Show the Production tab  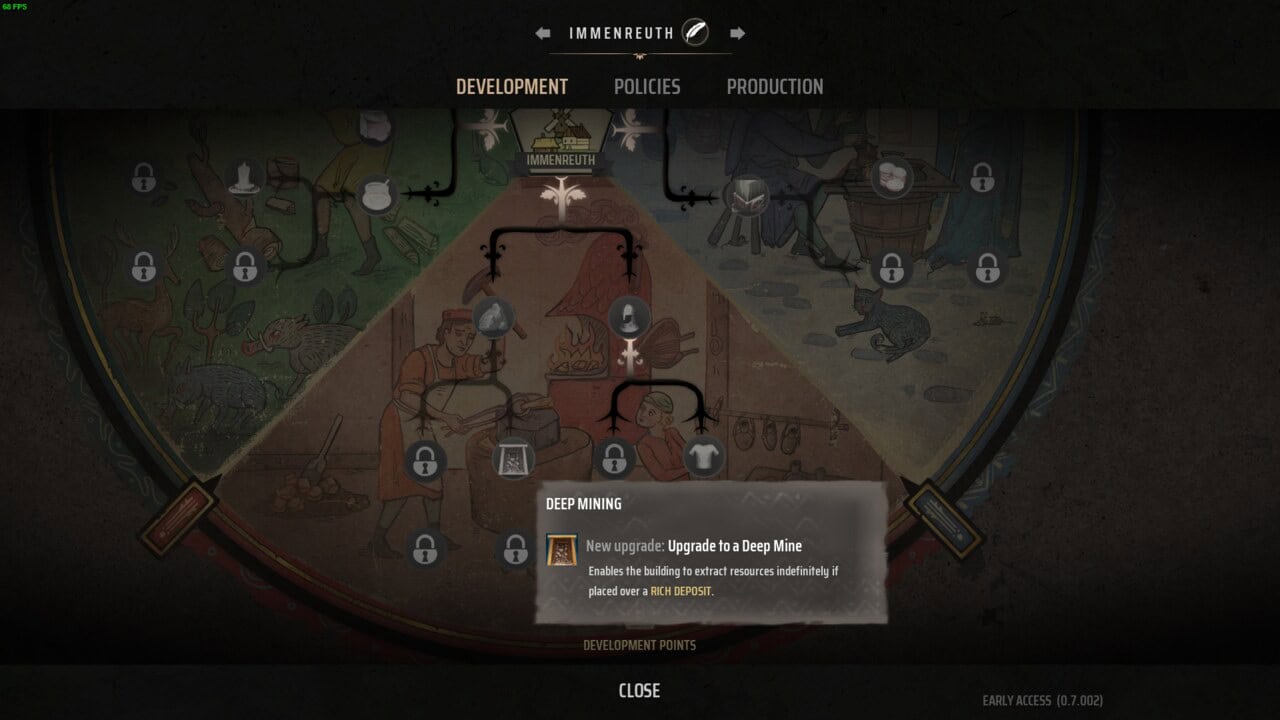(775, 87)
